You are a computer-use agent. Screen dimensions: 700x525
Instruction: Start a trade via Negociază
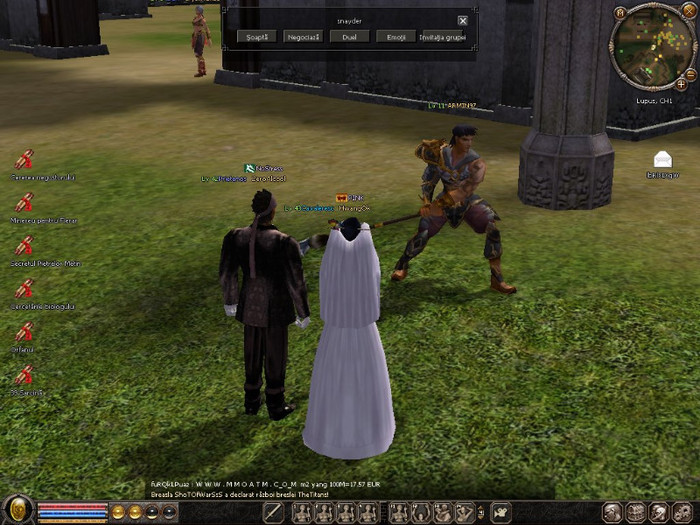(303, 37)
